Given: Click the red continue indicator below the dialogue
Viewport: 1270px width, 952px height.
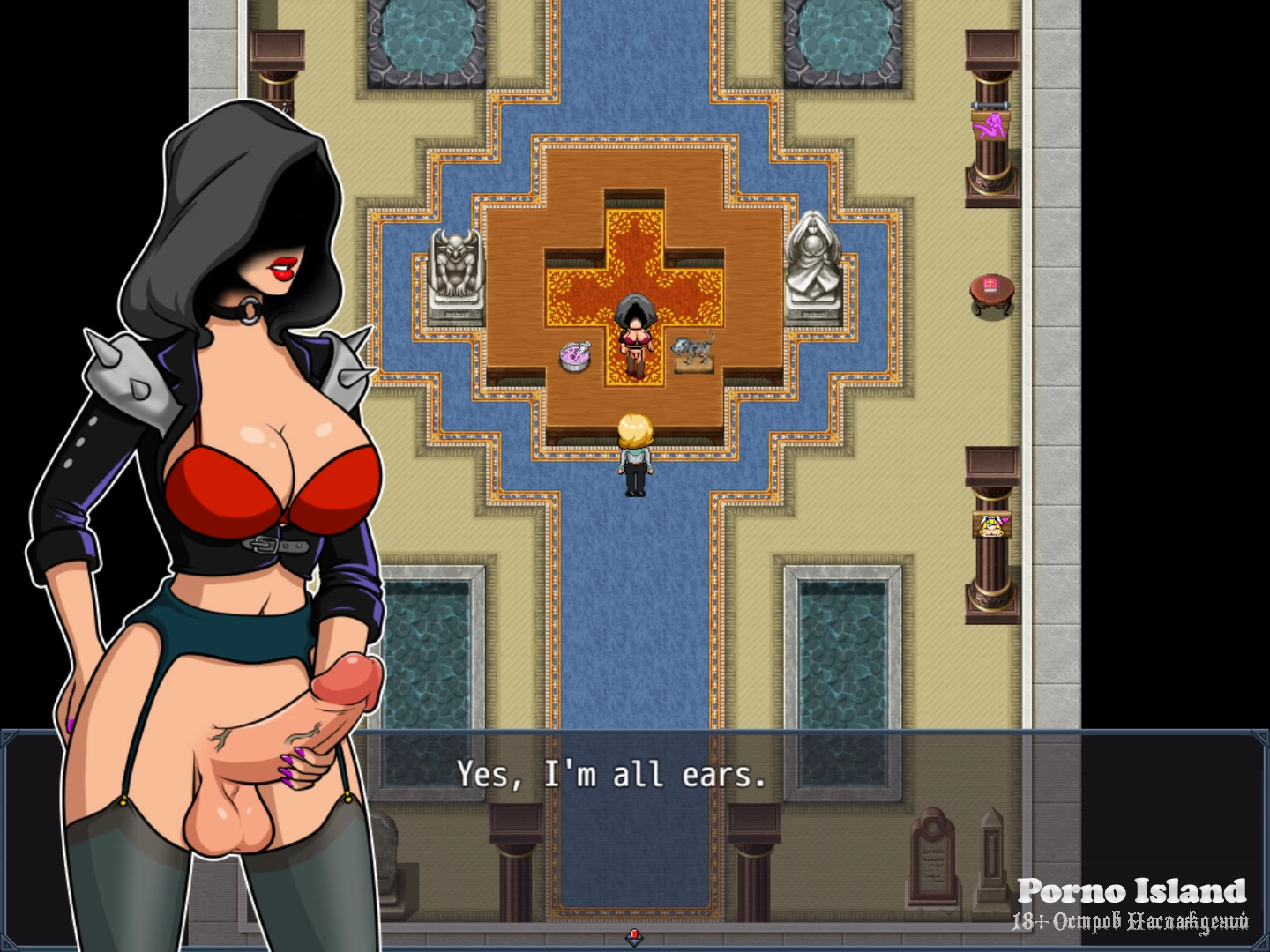Looking at the screenshot, I should click(633, 935).
